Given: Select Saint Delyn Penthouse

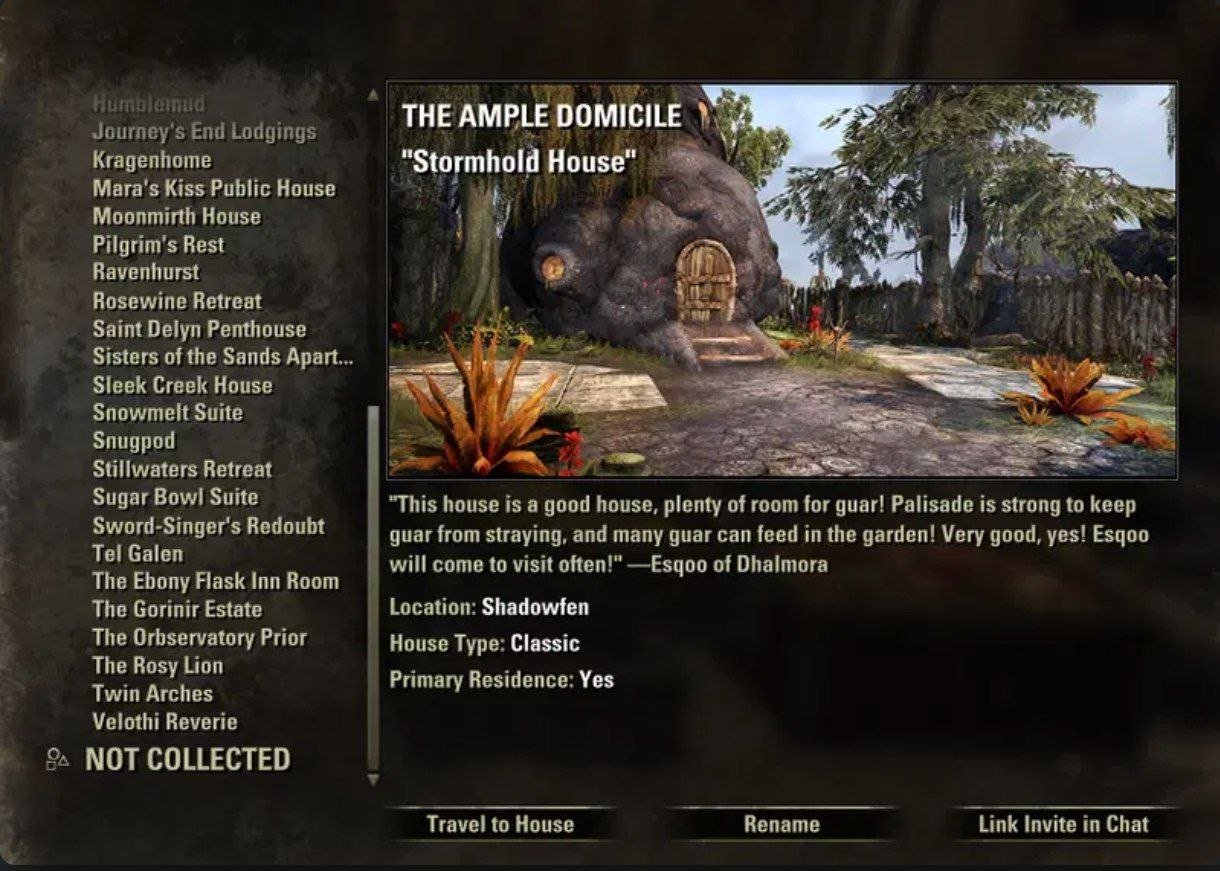Looking at the screenshot, I should [x=199, y=329].
